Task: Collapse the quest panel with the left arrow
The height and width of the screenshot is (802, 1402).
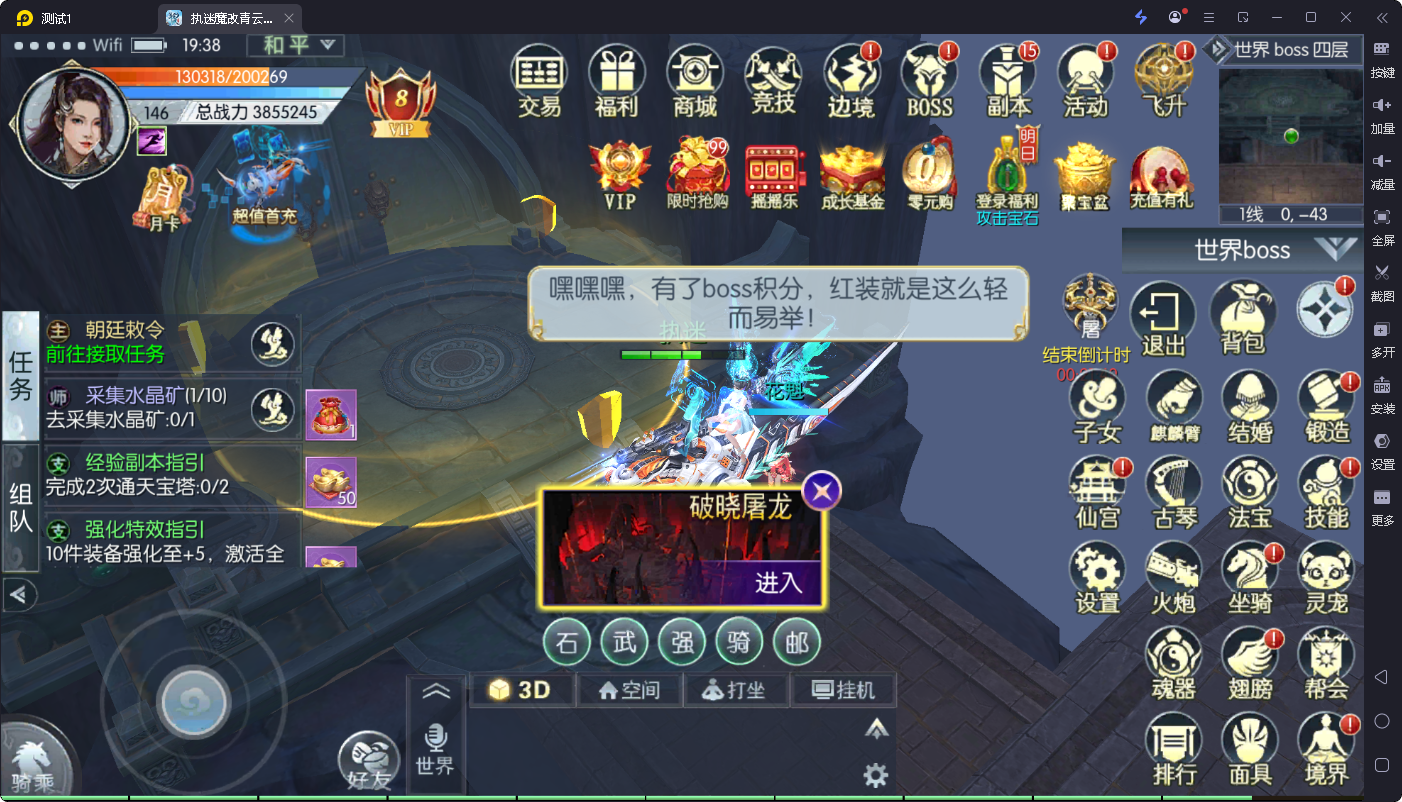Action: coord(20,595)
